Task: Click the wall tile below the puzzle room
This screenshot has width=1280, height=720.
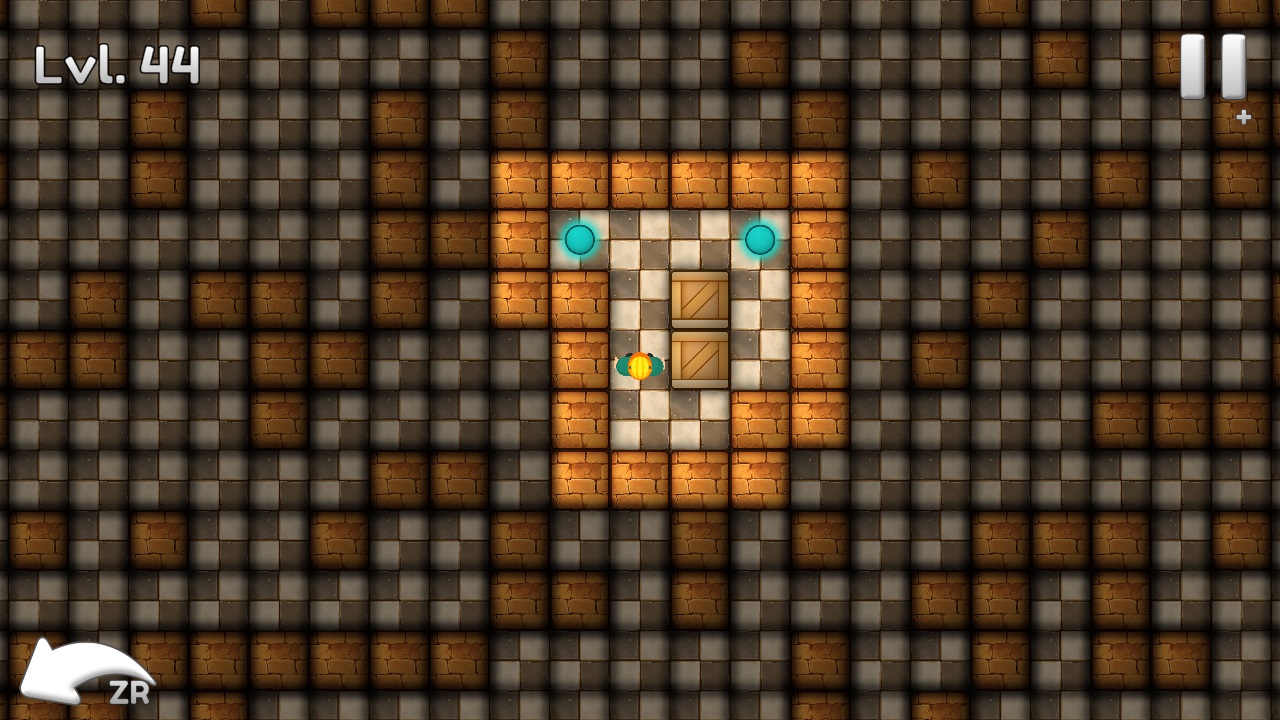Action: point(640,482)
